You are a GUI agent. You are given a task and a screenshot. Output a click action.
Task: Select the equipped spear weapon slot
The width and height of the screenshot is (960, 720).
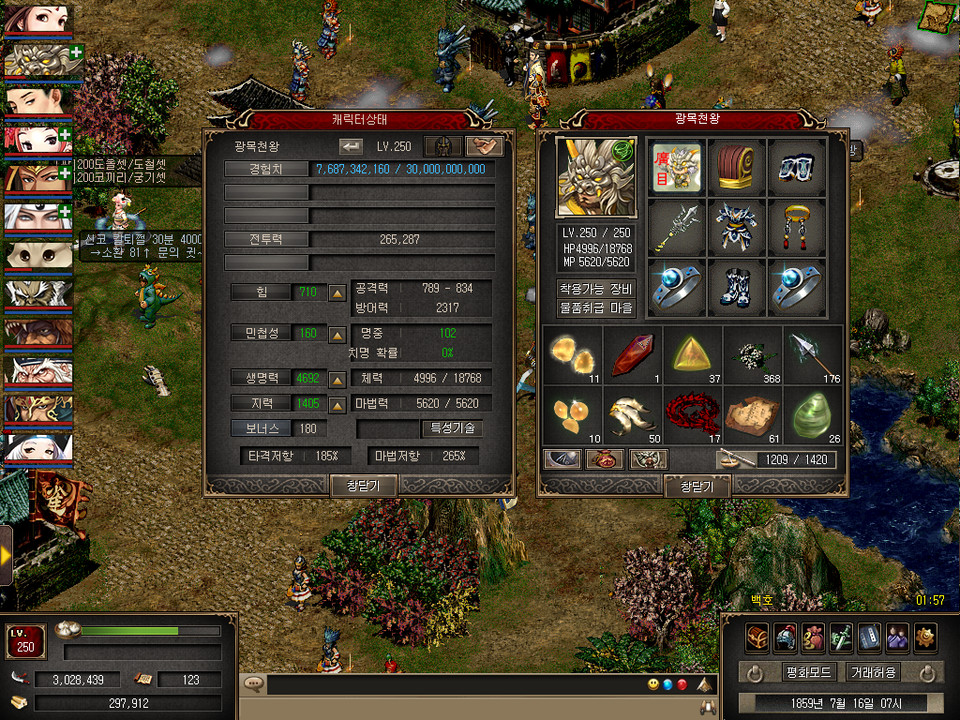[x=678, y=226]
